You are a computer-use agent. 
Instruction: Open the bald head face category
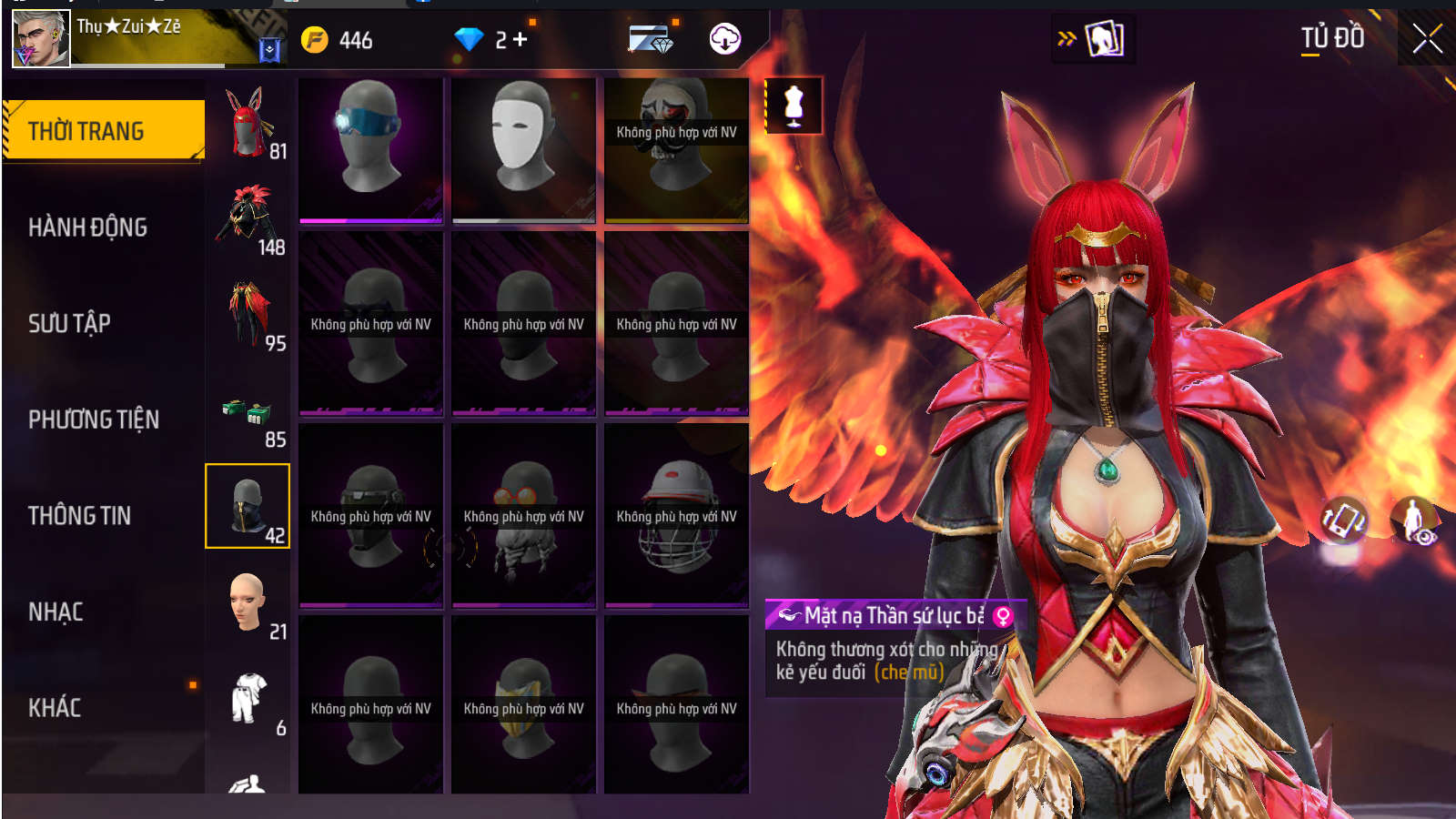tap(248, 602)
